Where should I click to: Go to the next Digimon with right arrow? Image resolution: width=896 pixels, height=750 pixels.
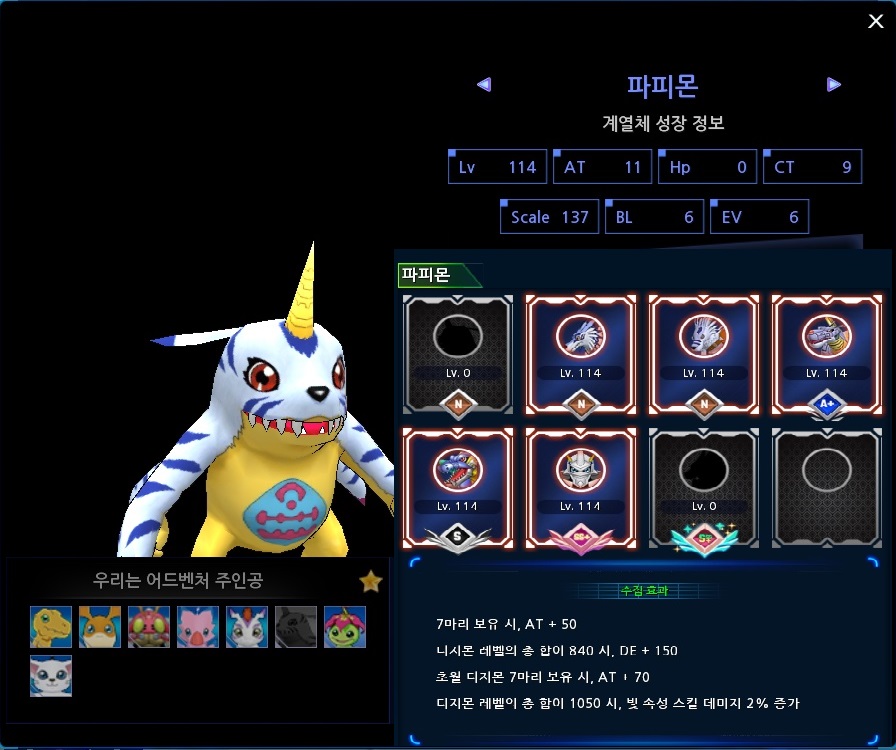834,85
